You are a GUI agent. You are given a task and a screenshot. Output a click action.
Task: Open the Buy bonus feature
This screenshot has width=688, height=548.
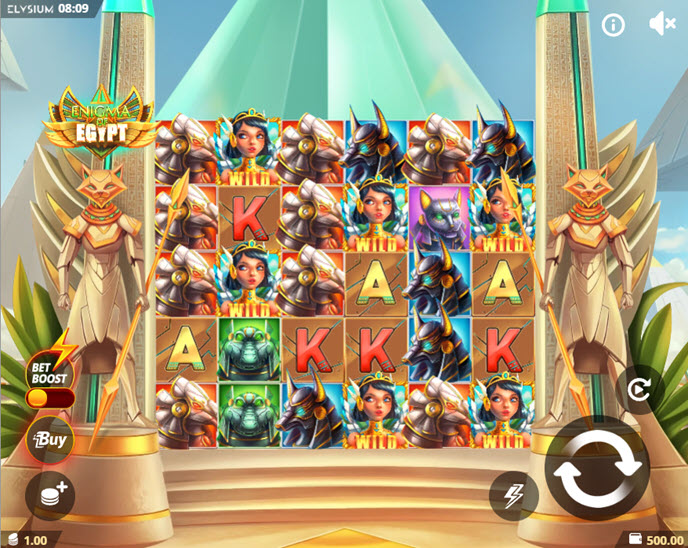(49, 440)
